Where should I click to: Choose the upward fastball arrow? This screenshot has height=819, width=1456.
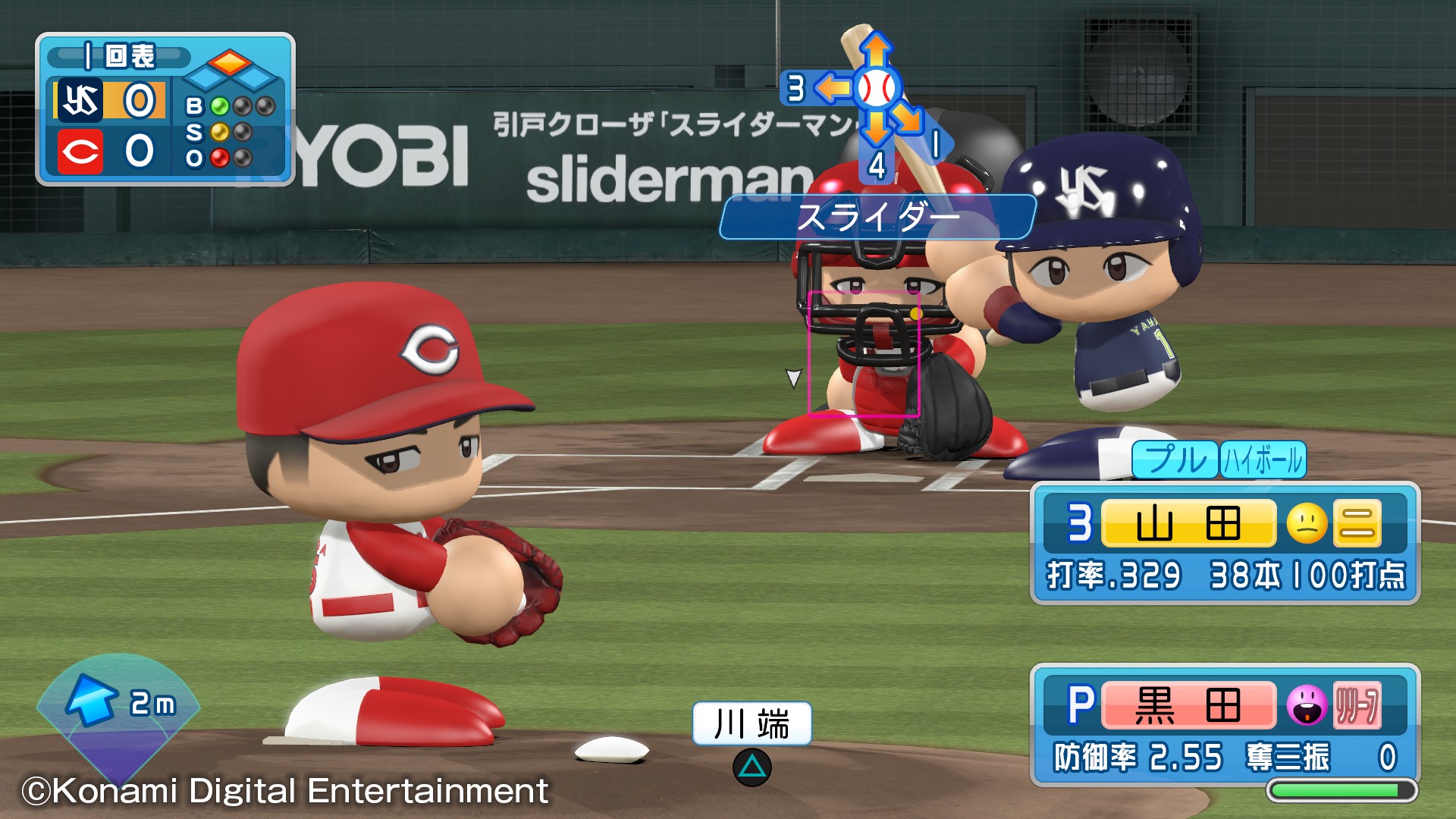click(x=876, y=50)
